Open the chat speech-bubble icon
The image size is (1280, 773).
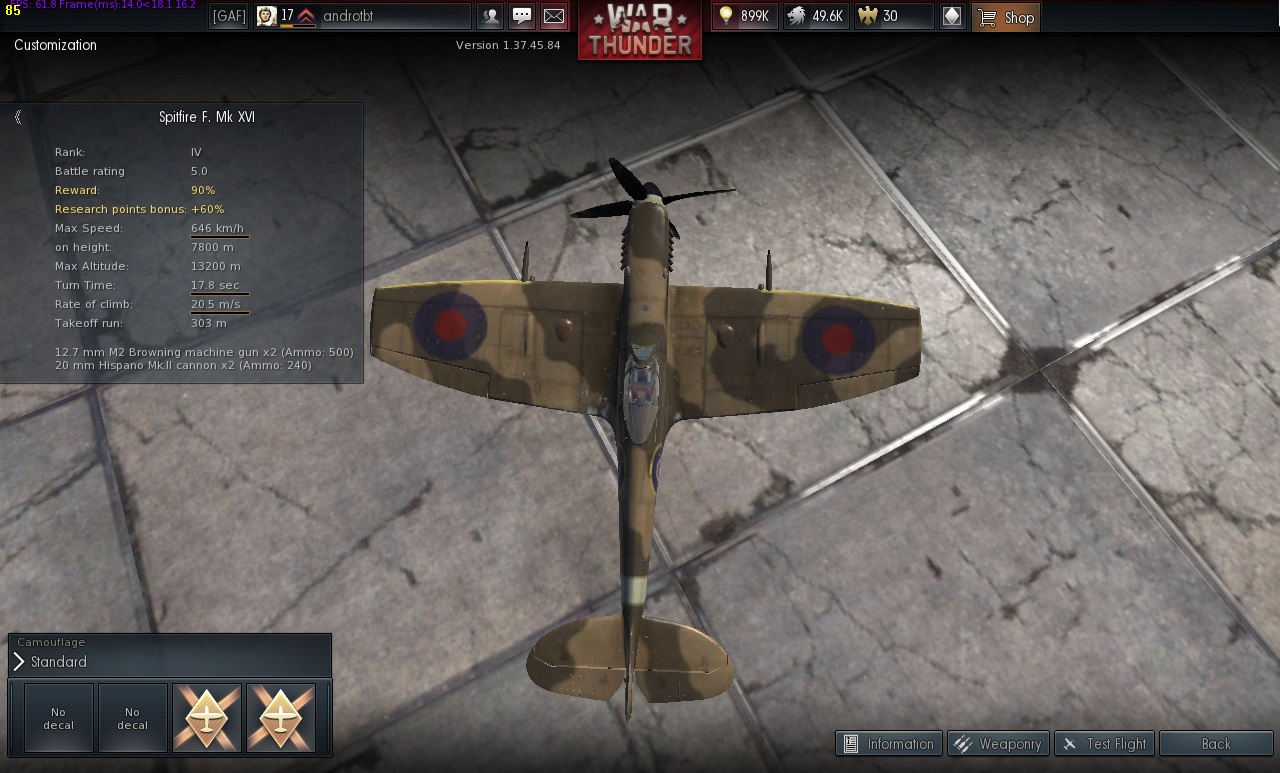pyautogui.click(x=522, y=16)
